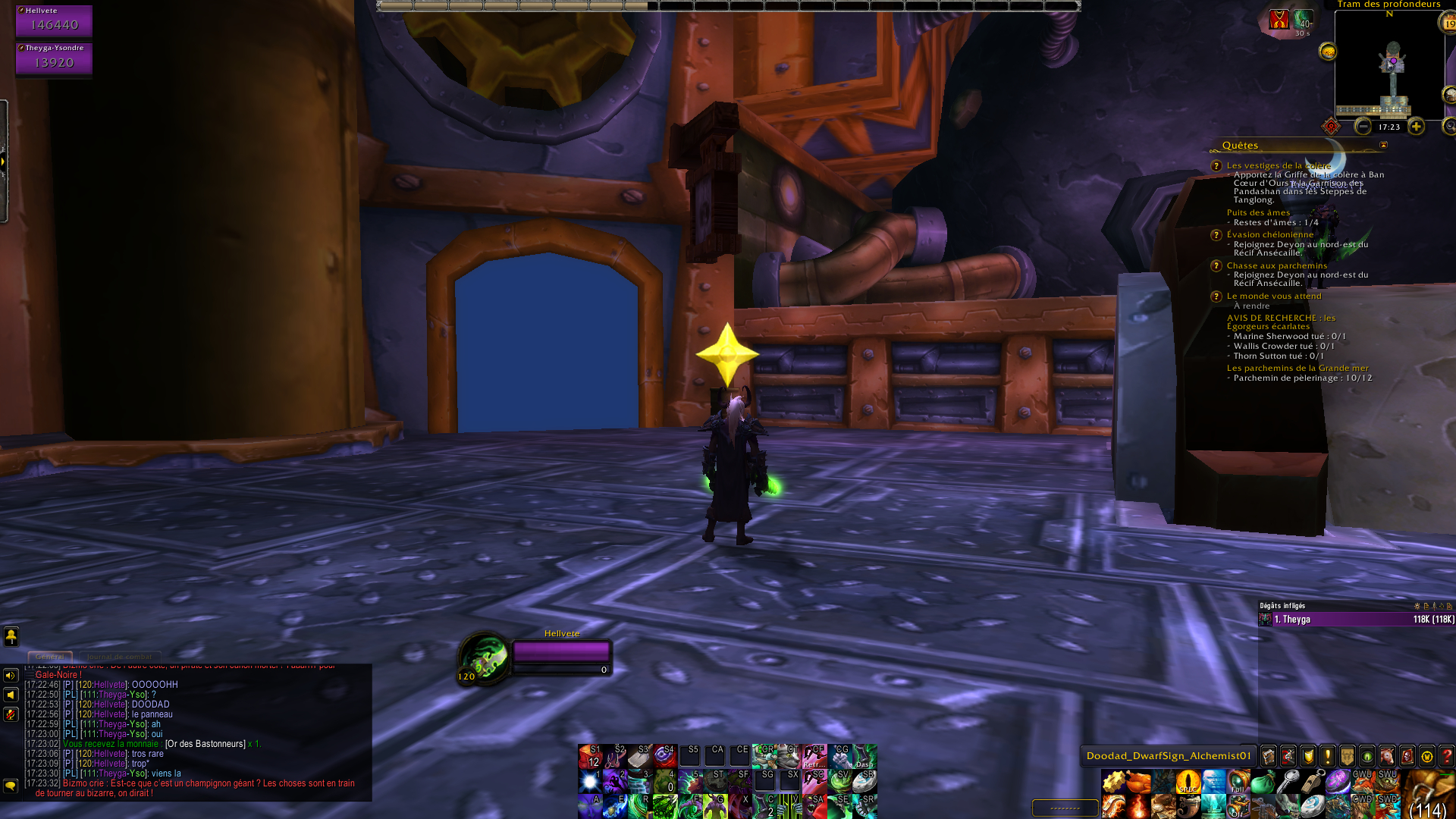Select the Général chat tab

point(49,656)
